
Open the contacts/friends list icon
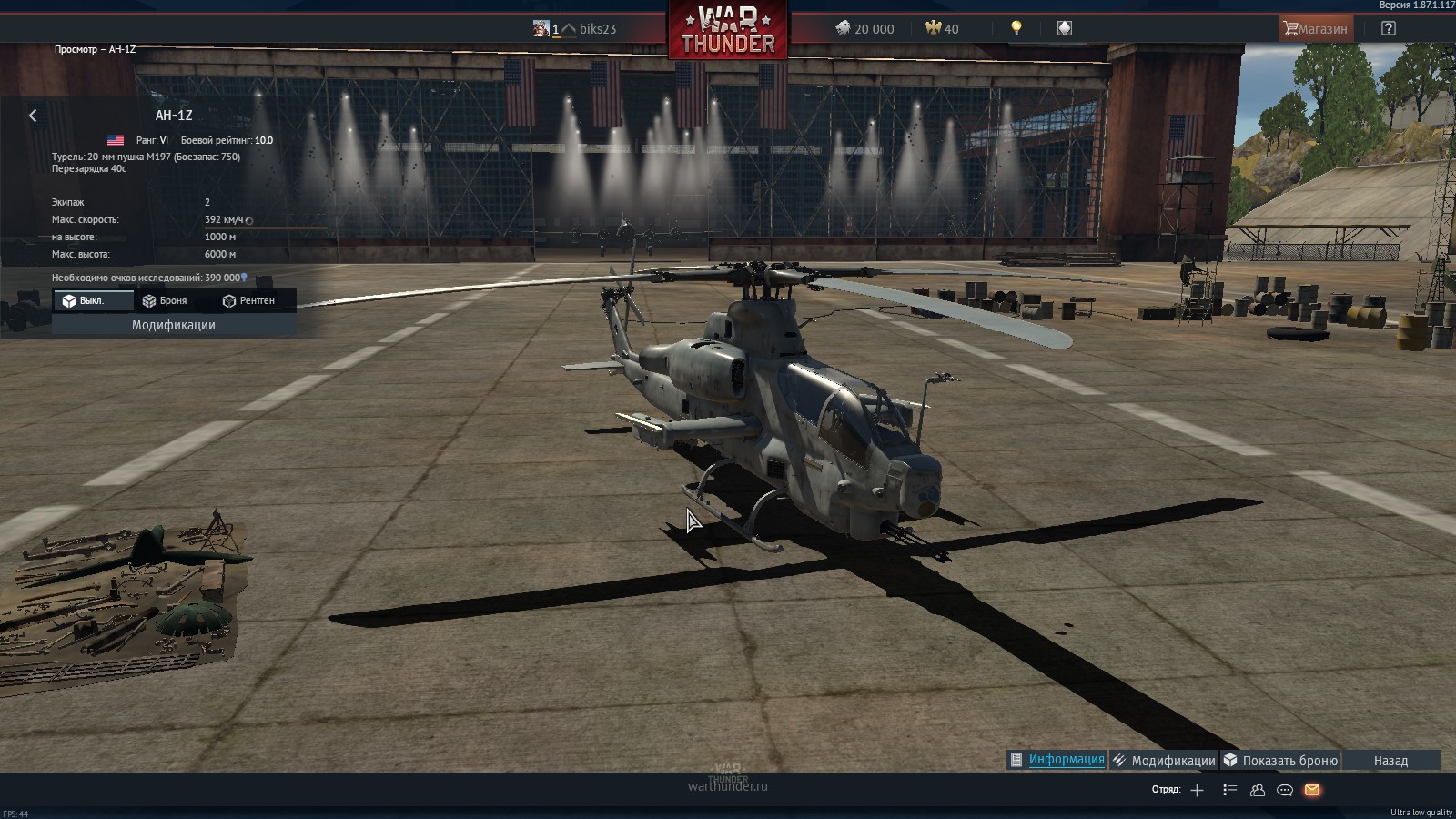click(1257, 791)
